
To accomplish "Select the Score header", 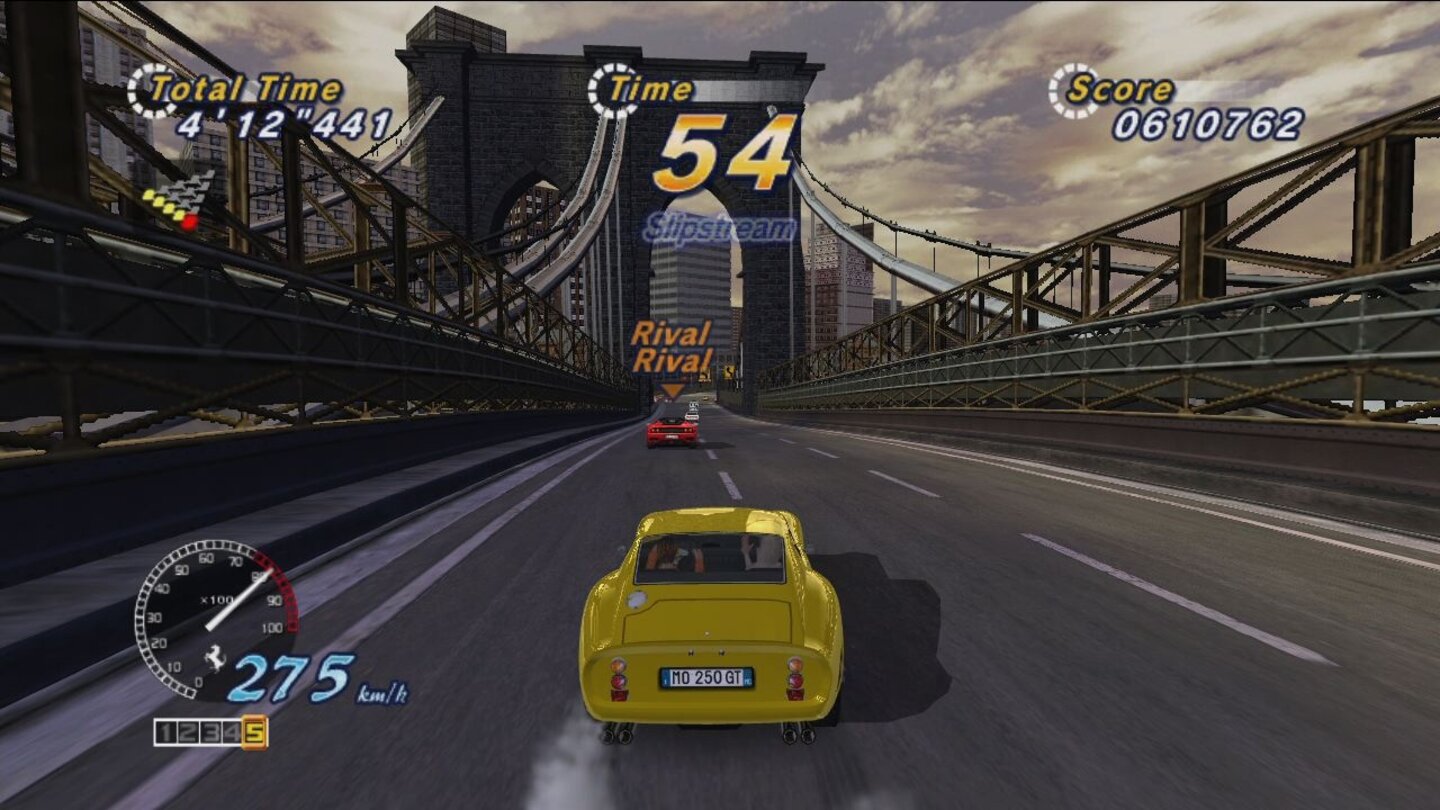I will [x=1121, y=86].
